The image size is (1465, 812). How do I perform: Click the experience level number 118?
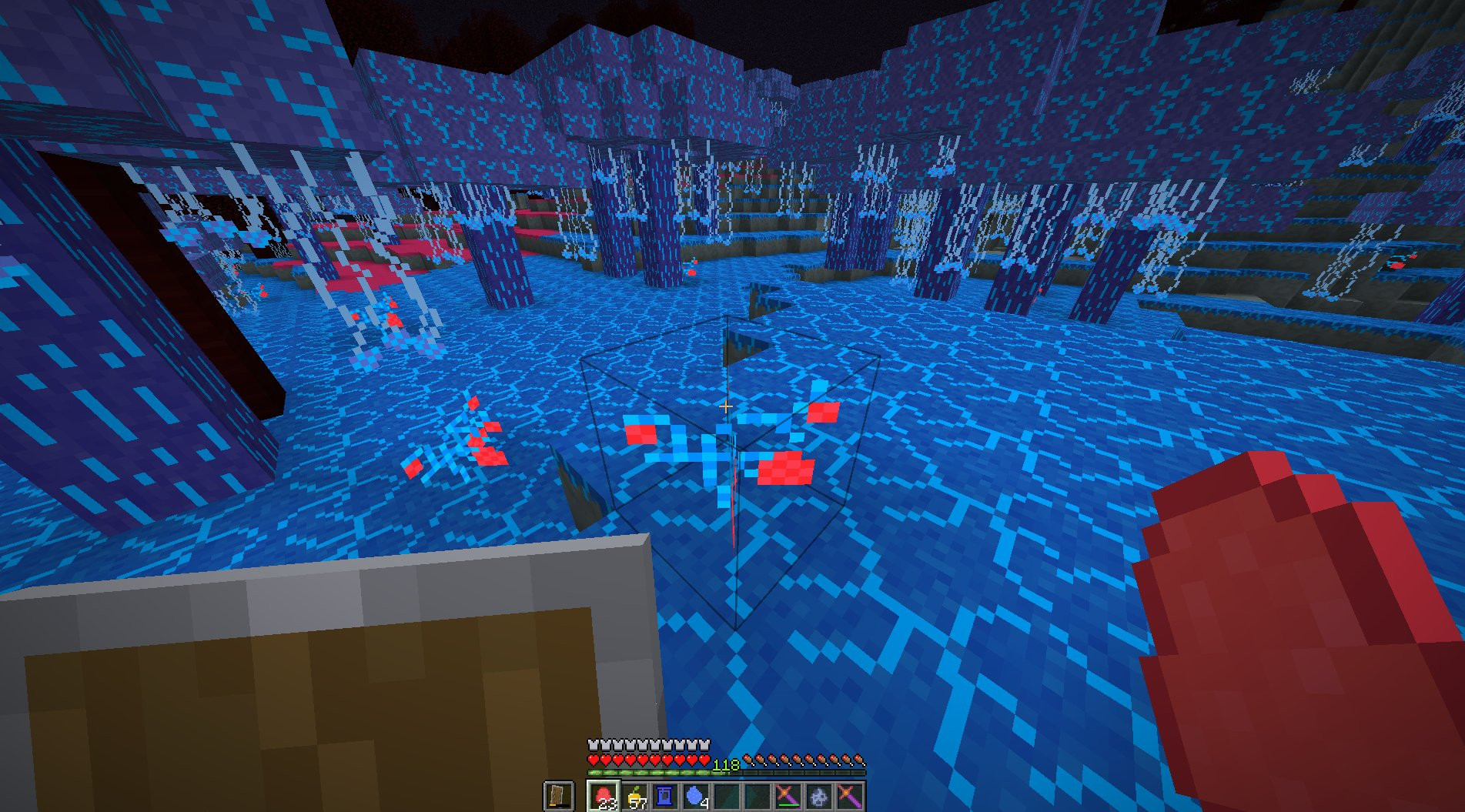(726, 764)
